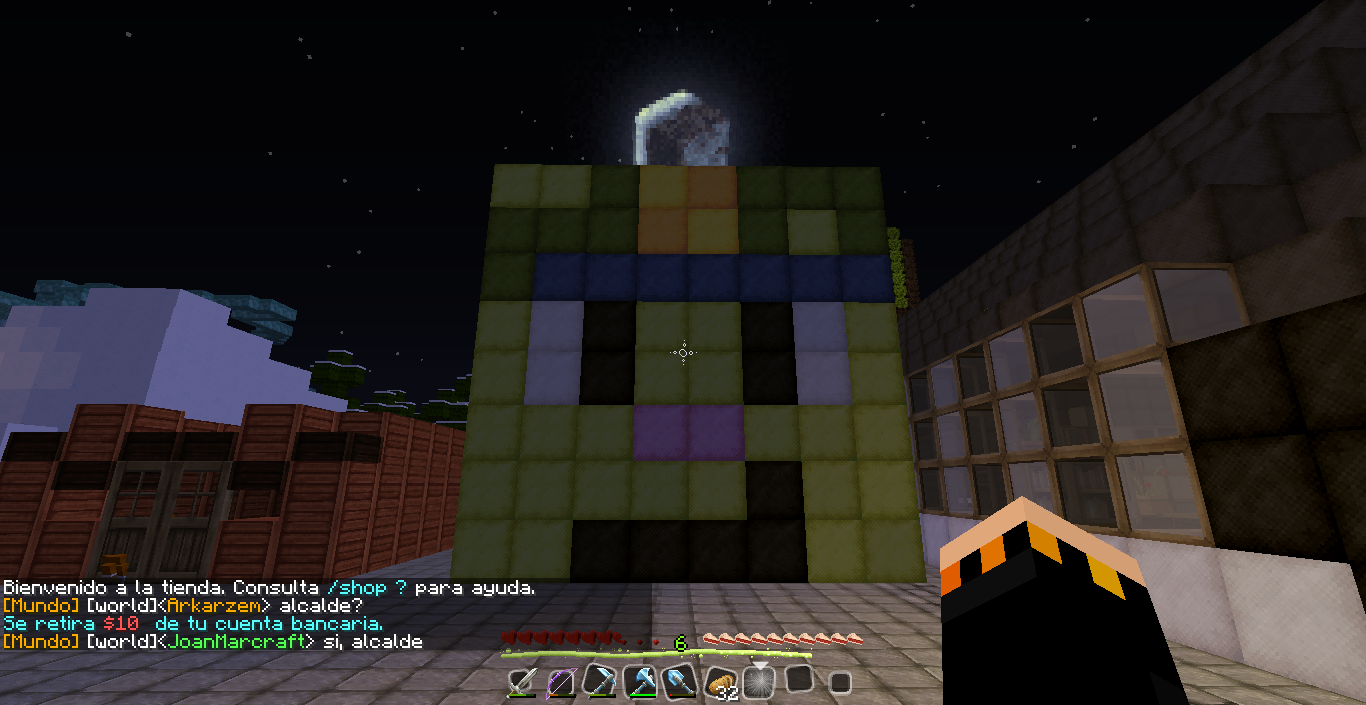This screenshot has height=705, width=1366.
Task: Click the highlighted empty hotbar slot
Action: tap(760, 680)
